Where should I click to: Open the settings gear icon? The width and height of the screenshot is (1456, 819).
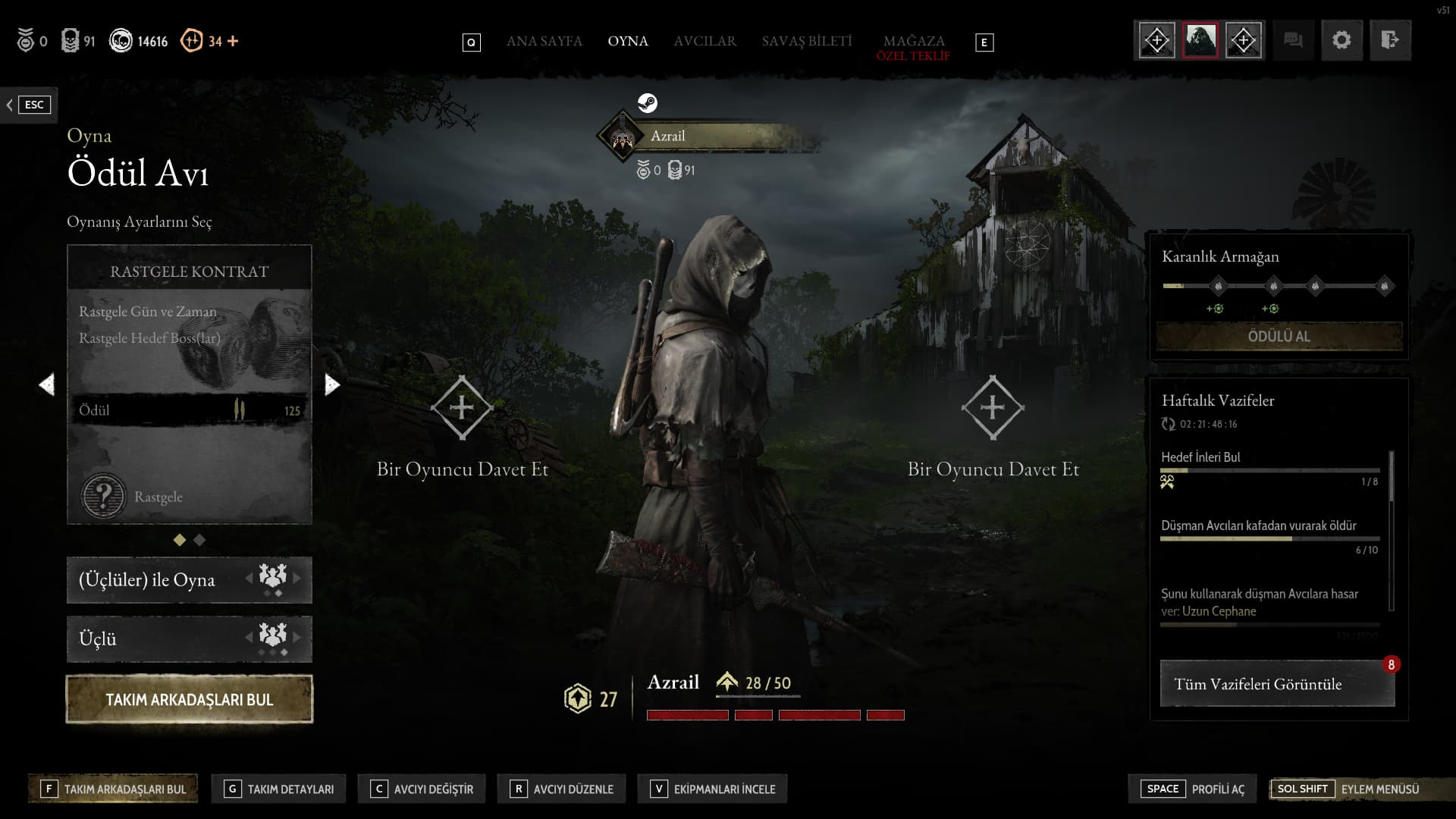[1341, 40]
